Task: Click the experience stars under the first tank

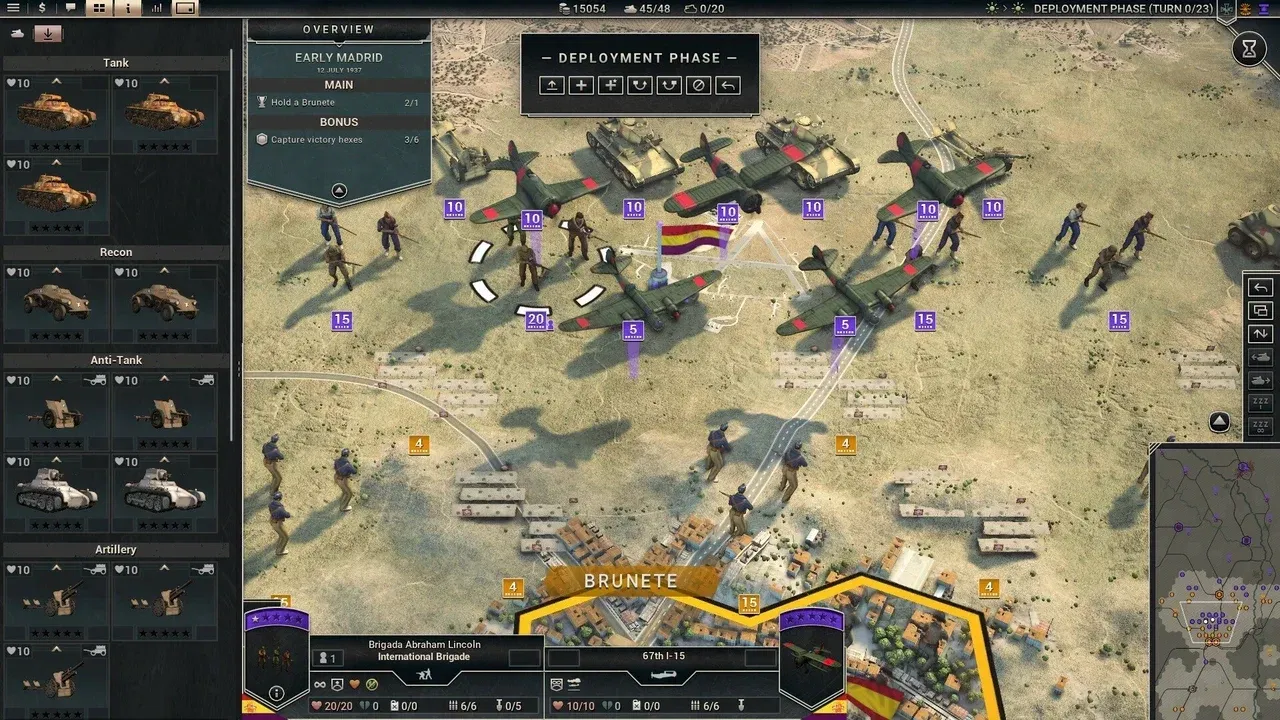Action: [x=56, y=145]
